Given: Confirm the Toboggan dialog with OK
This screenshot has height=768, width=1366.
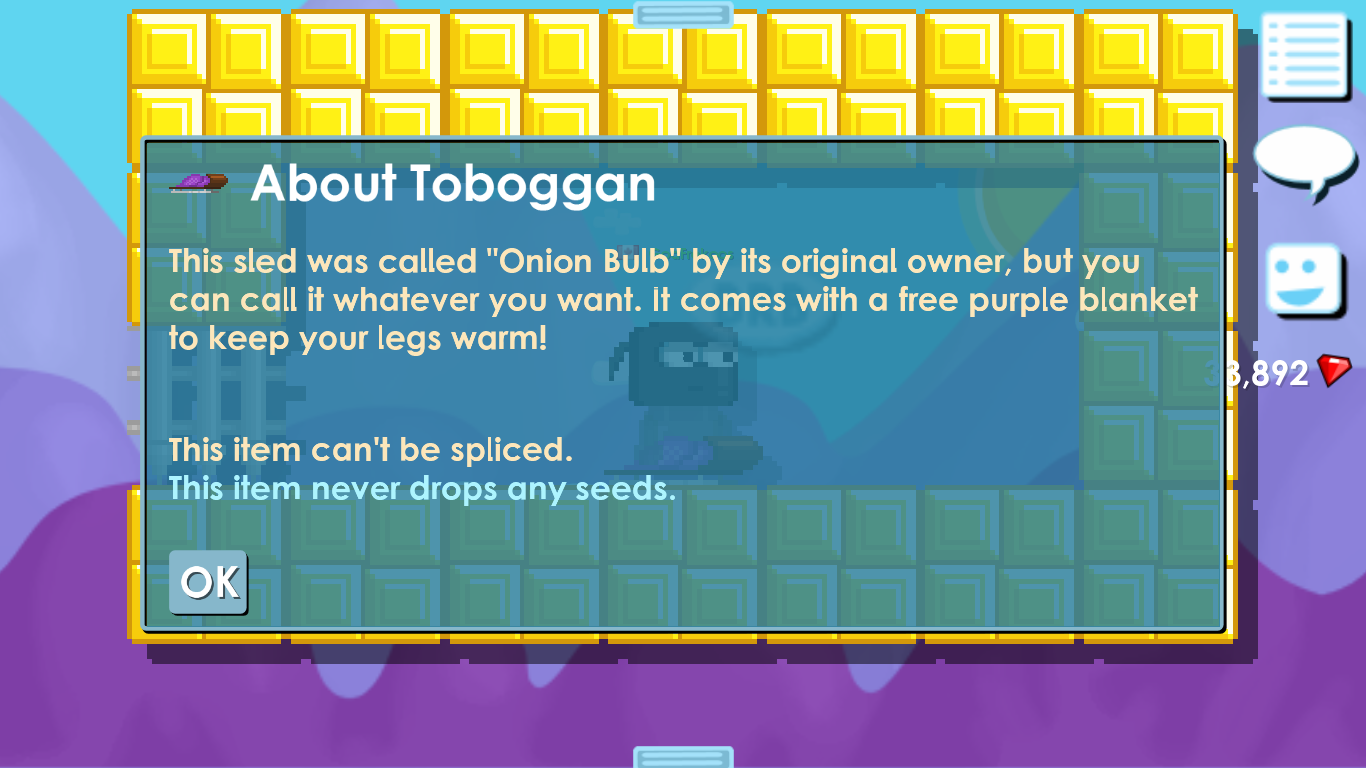Looking at the screenshot, I should pos(208,581).
